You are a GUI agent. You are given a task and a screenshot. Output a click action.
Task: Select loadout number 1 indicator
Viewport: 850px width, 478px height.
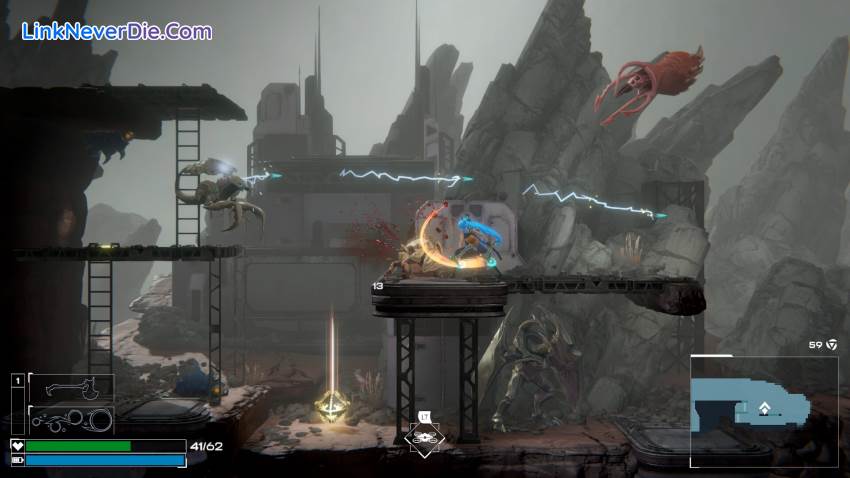click(17, 381)
